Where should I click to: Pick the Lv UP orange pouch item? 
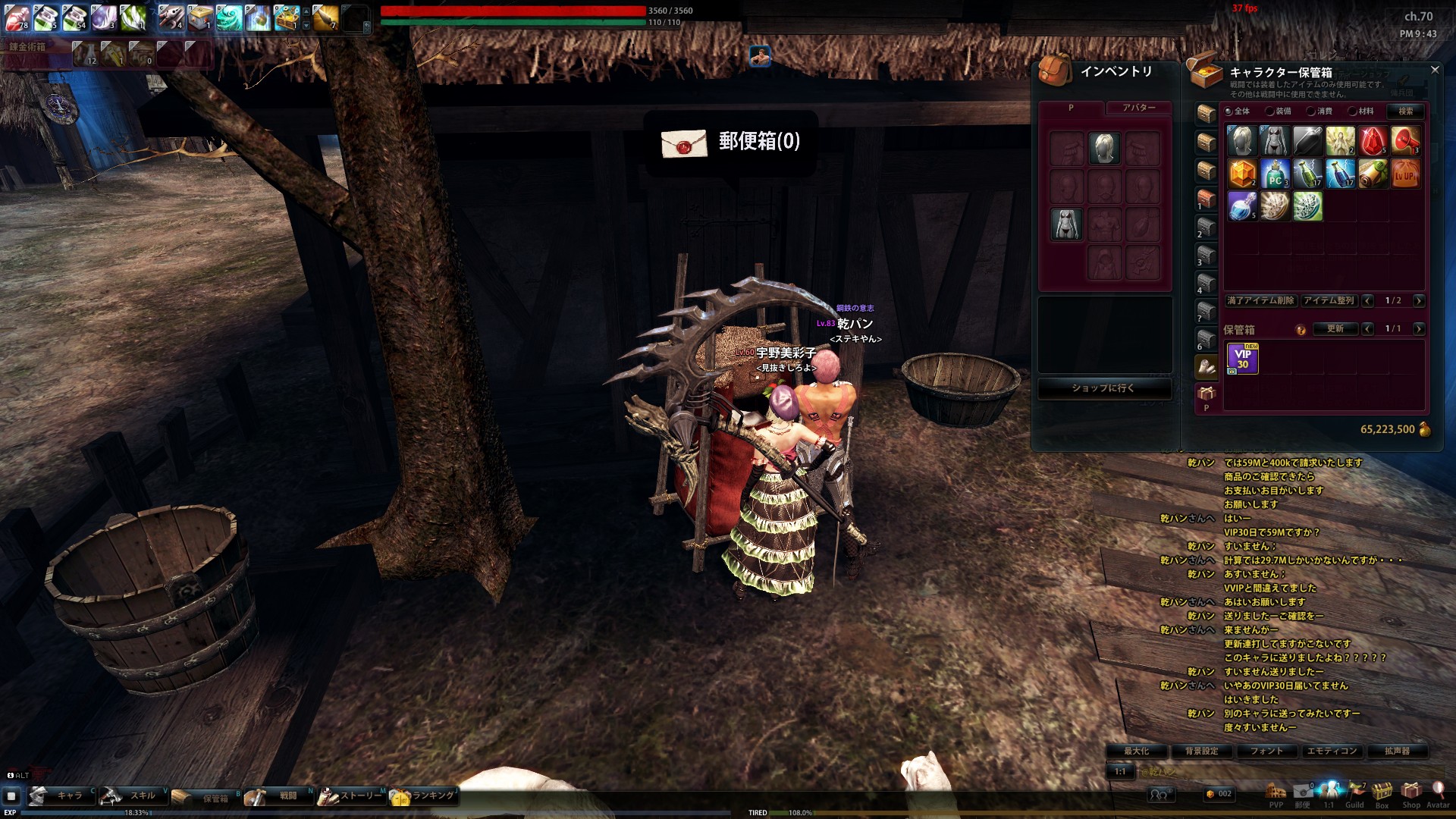pos(1405,174)
